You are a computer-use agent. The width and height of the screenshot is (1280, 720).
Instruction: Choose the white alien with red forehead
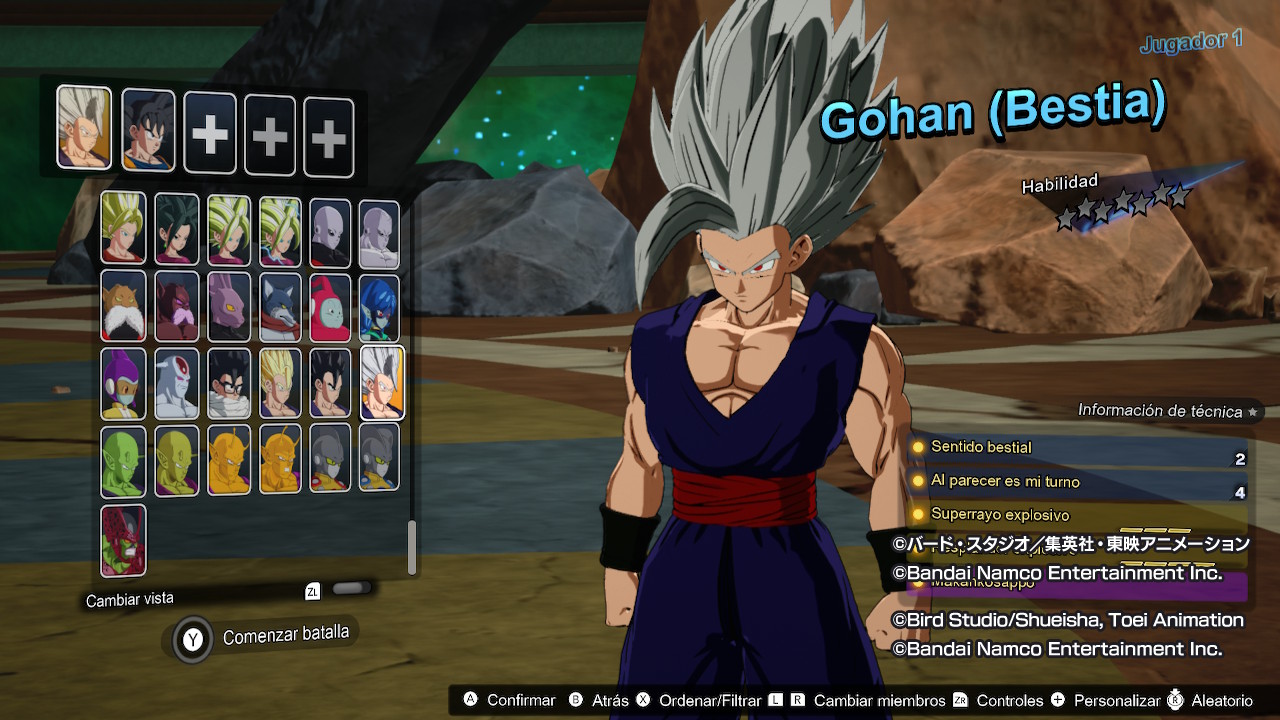coord(176,384)
